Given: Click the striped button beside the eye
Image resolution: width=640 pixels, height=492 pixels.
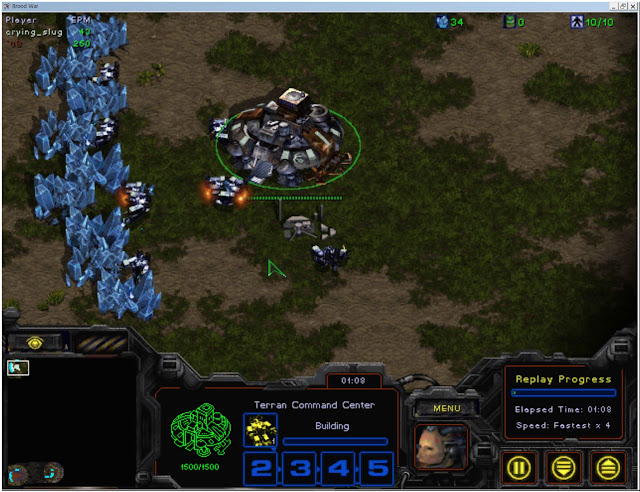Looking at the screenshot, I should click(x=101, y=342).
